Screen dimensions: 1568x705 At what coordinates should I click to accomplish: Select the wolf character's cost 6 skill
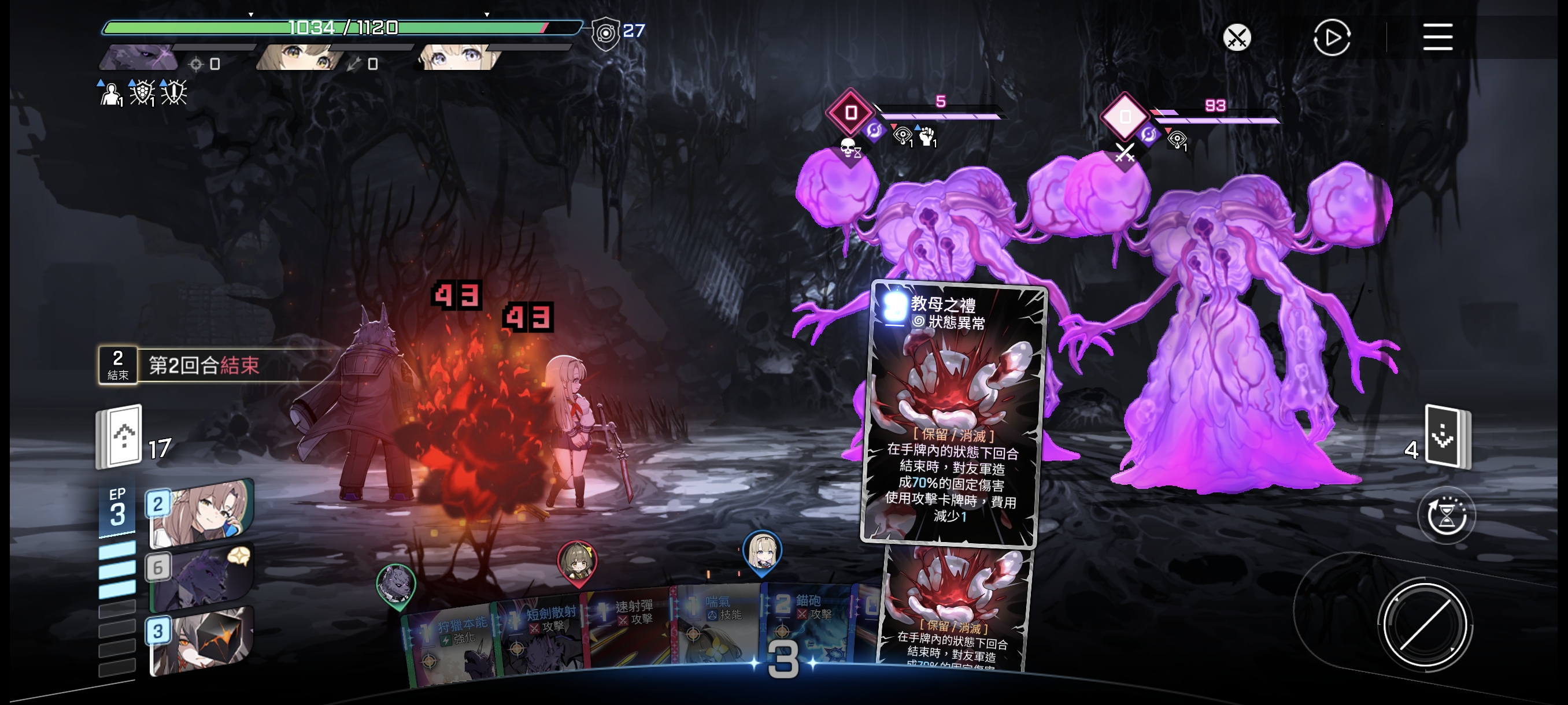pyautogui.click(x=201, y=578)
